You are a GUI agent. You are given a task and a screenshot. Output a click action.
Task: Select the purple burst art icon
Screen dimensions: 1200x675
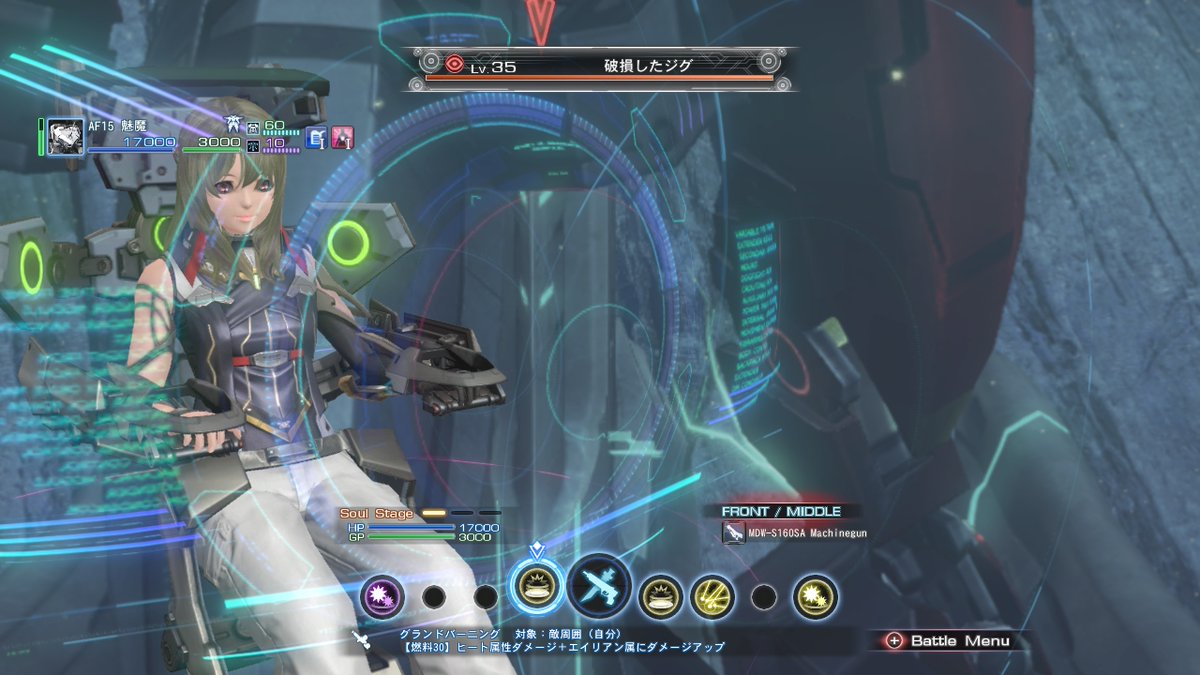[381, 597]
